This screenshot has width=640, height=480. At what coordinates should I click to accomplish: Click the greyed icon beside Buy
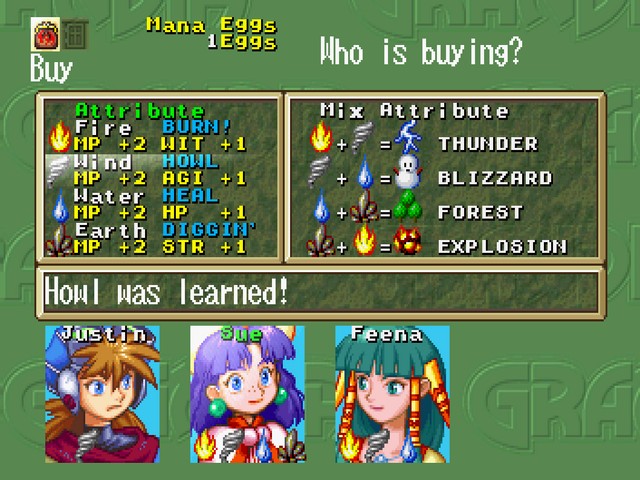click(74, 35)
